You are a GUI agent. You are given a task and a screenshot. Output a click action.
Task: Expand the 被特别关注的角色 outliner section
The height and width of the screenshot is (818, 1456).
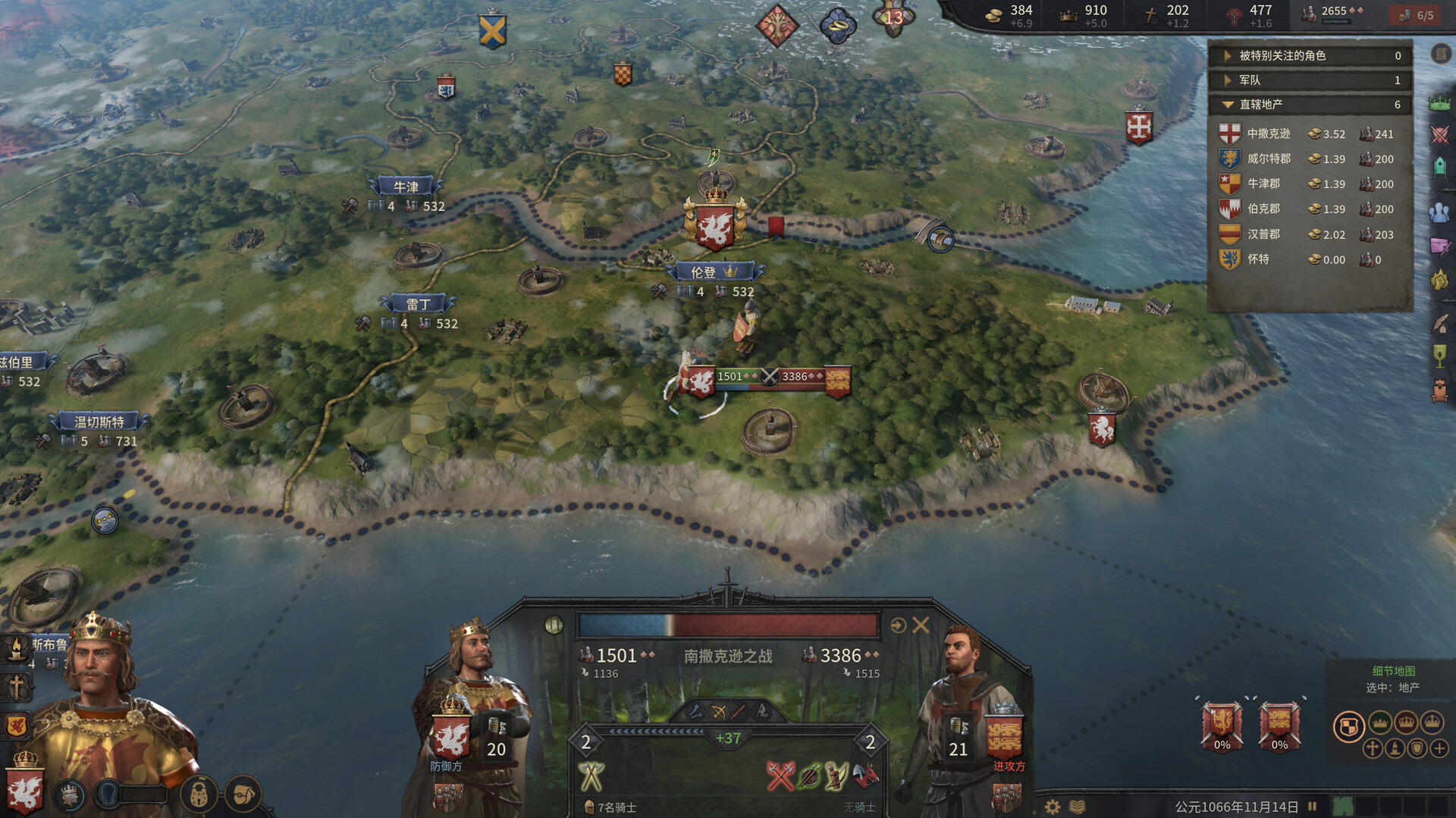tap(1227, 55)
